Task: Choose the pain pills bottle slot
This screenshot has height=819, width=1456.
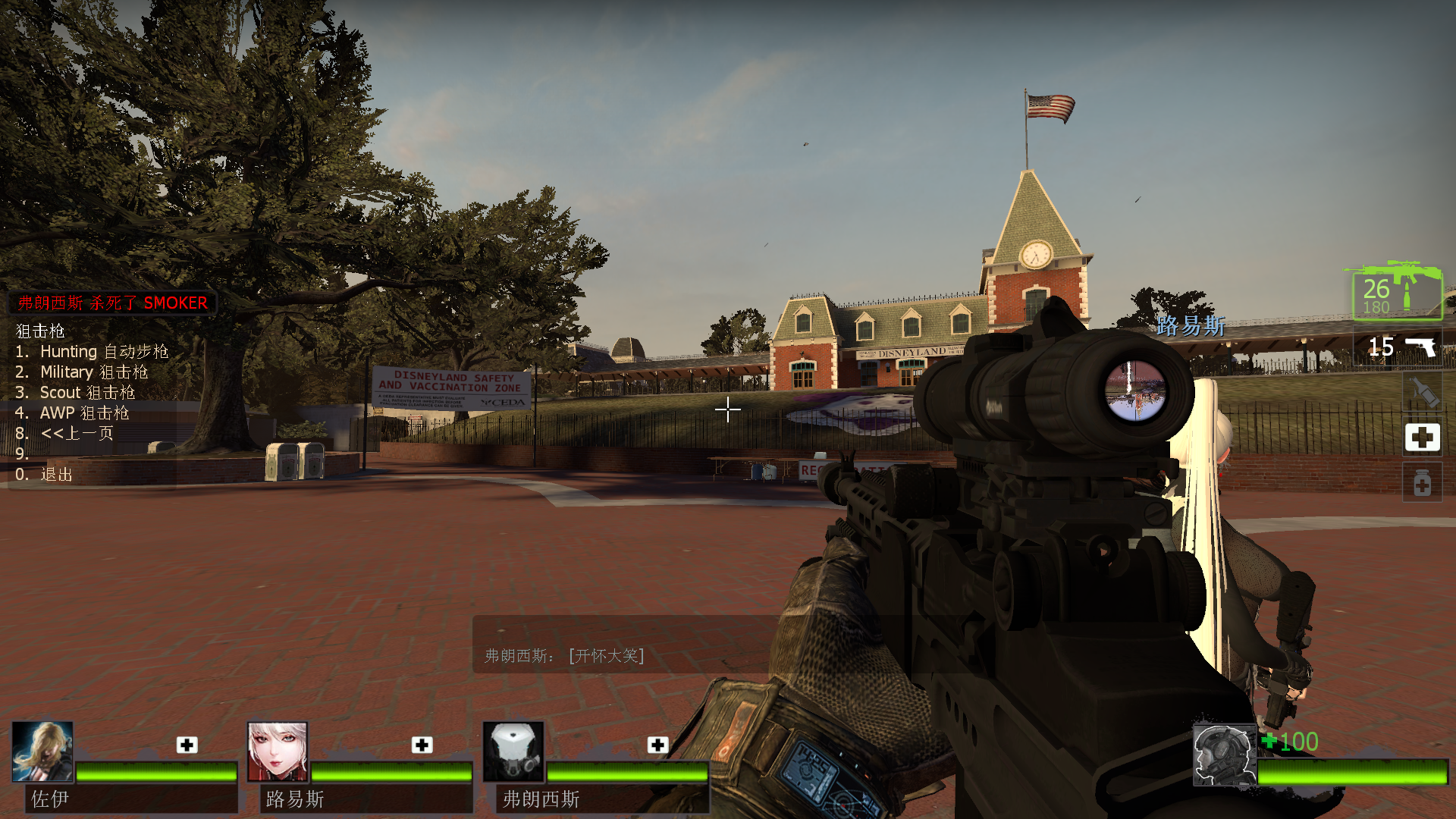Action: point(1422,484)
